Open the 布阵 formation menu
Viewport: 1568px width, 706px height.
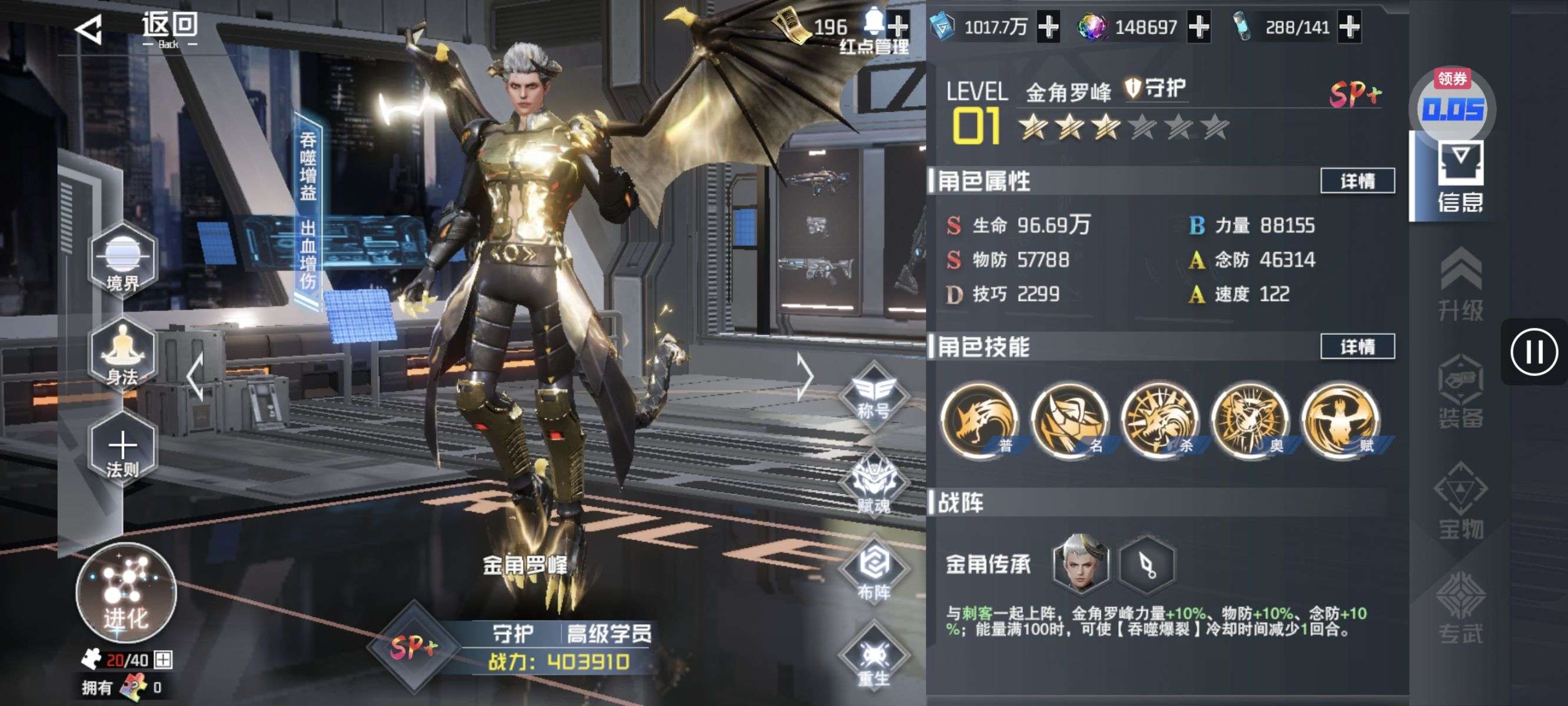point(873,570)
